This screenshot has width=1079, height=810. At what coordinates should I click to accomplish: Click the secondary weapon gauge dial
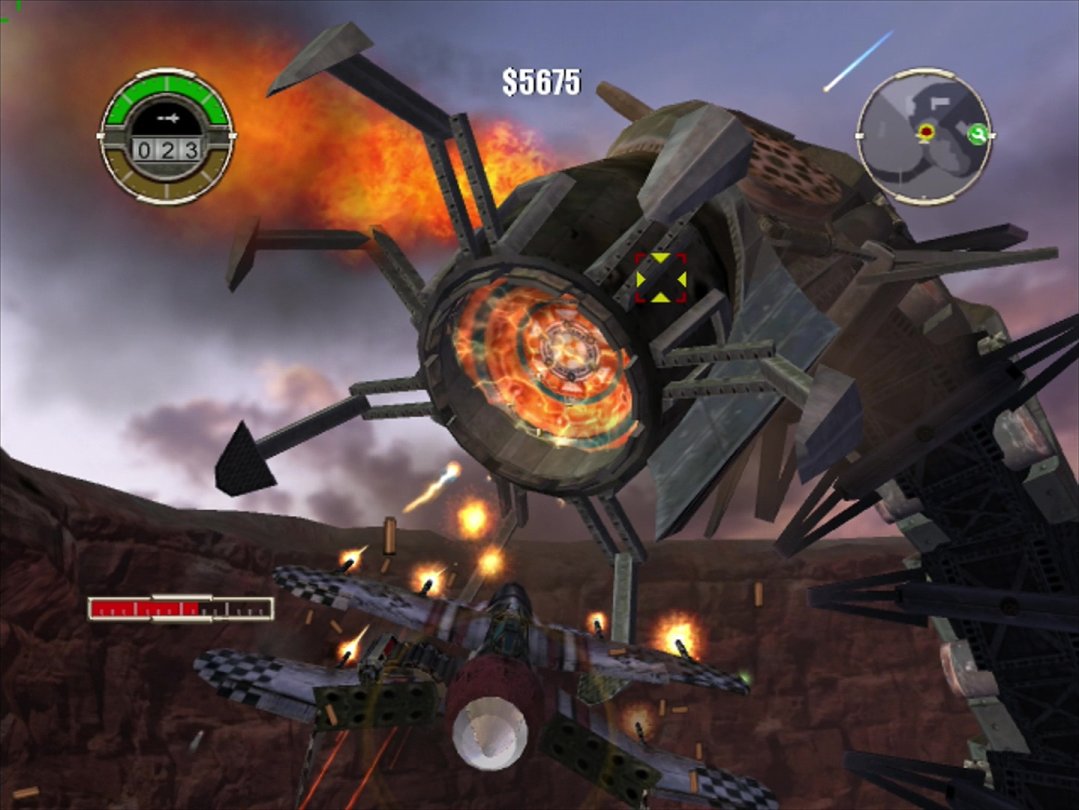167,136
